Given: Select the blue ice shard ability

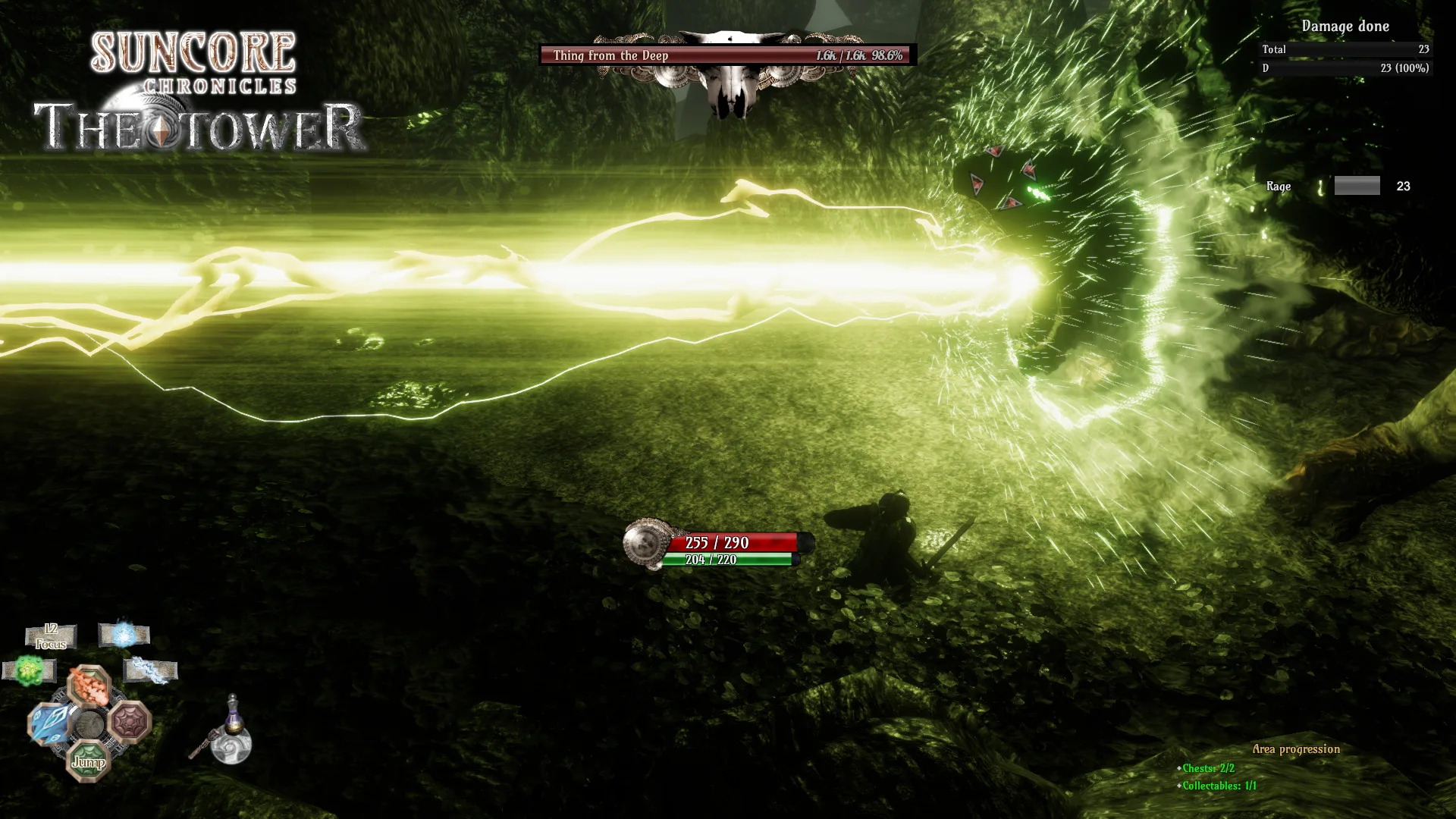Looking at the screenshot, I should pos(49,722).
